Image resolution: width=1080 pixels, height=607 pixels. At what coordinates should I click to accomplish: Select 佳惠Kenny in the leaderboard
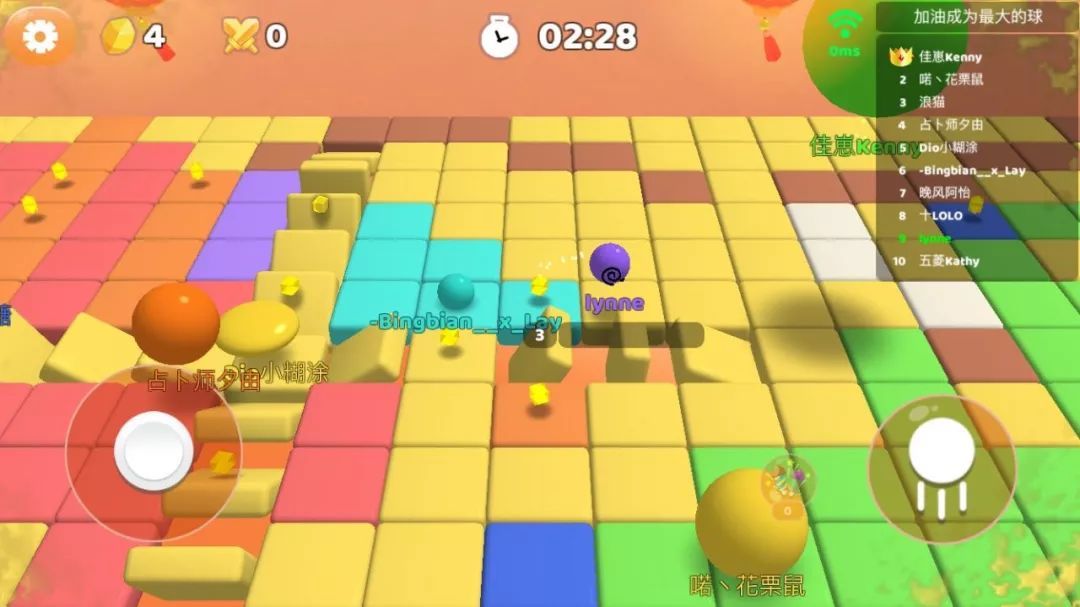click(x=950, y=57)
